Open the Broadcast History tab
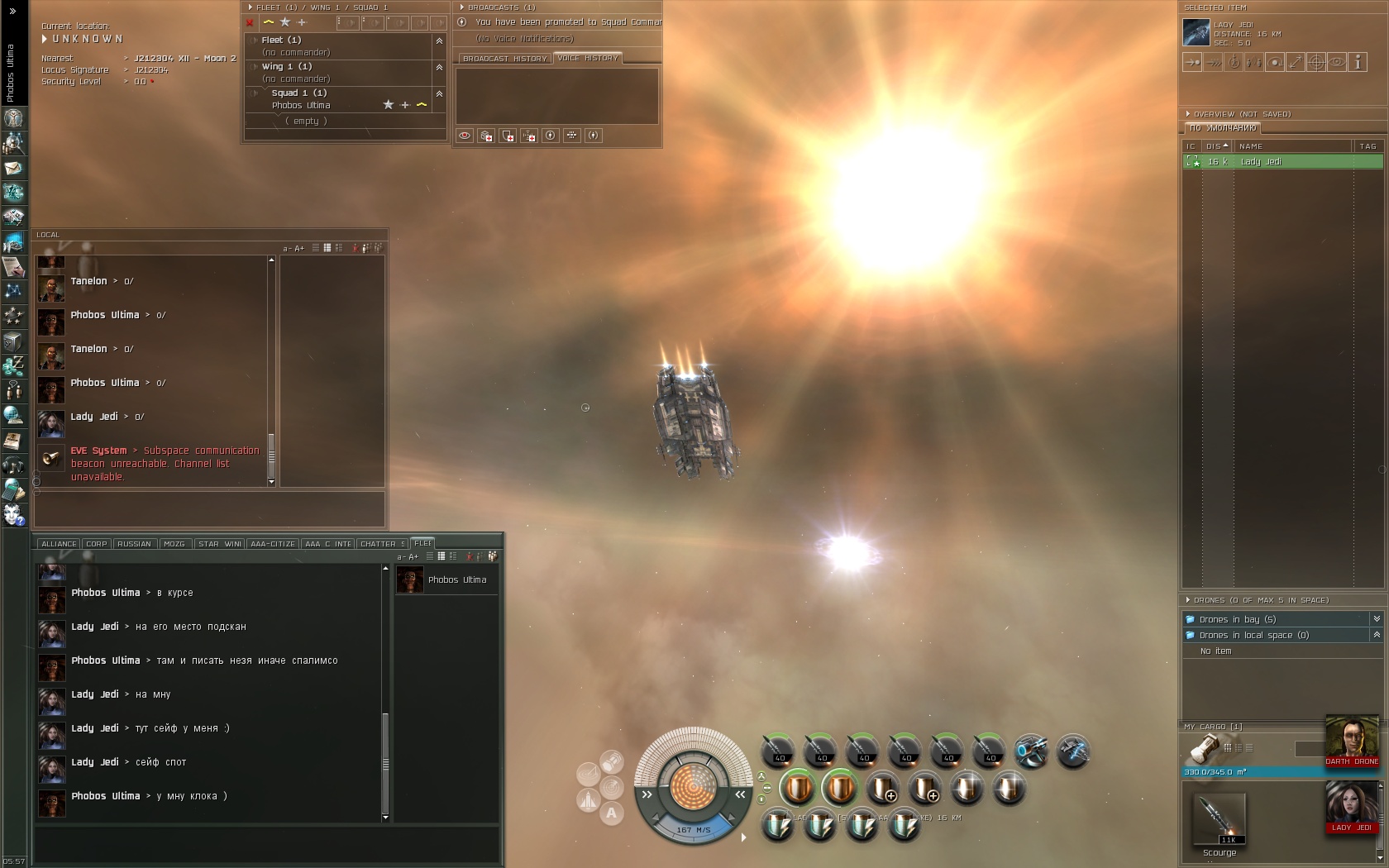 point(504,59)
